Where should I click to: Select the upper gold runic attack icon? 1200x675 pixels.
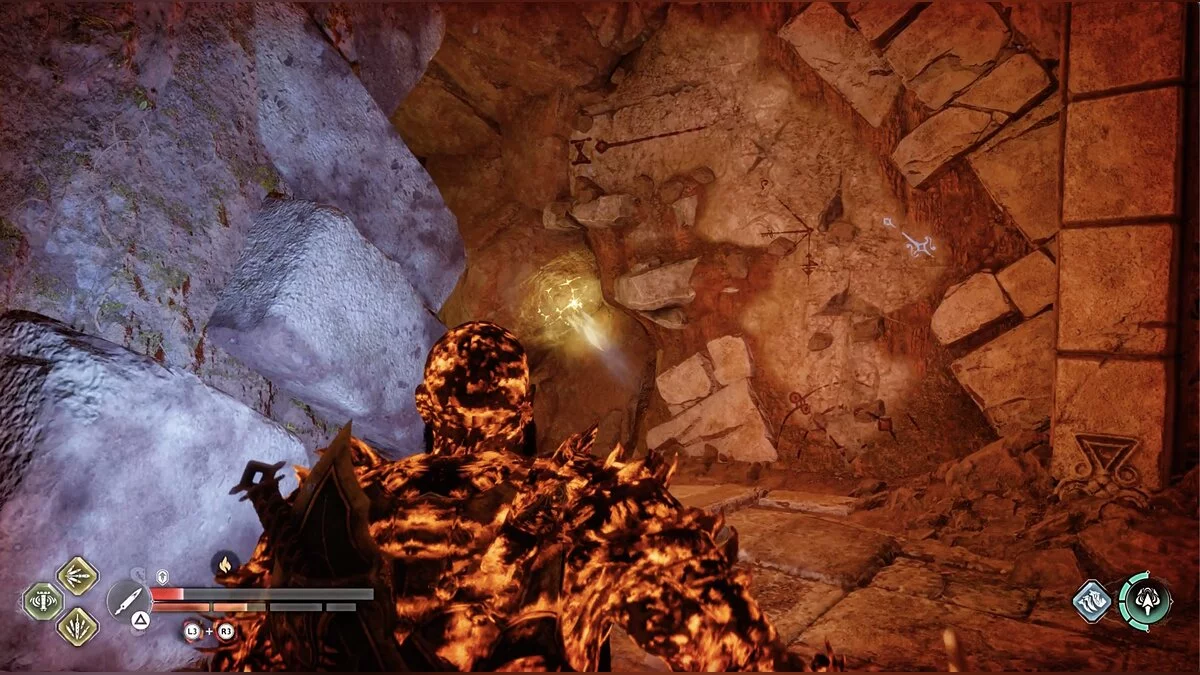point(77,575)
